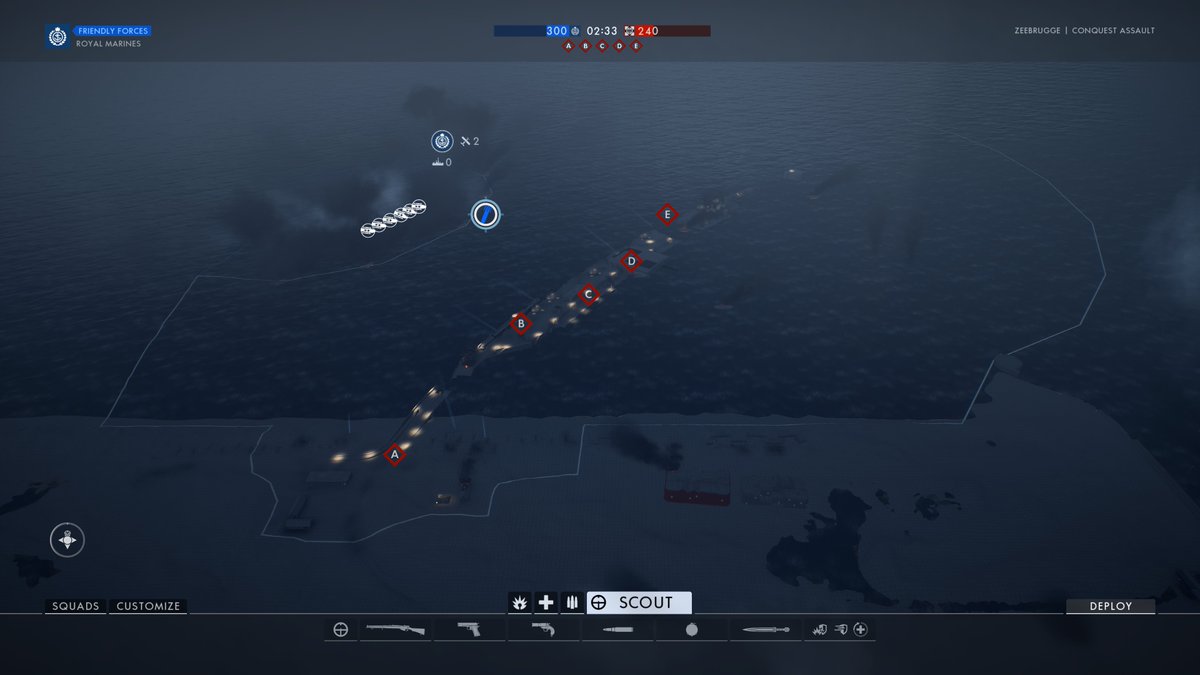
Task: Switch to the Support ammo class icon
Action: click(x=572, y=602)
